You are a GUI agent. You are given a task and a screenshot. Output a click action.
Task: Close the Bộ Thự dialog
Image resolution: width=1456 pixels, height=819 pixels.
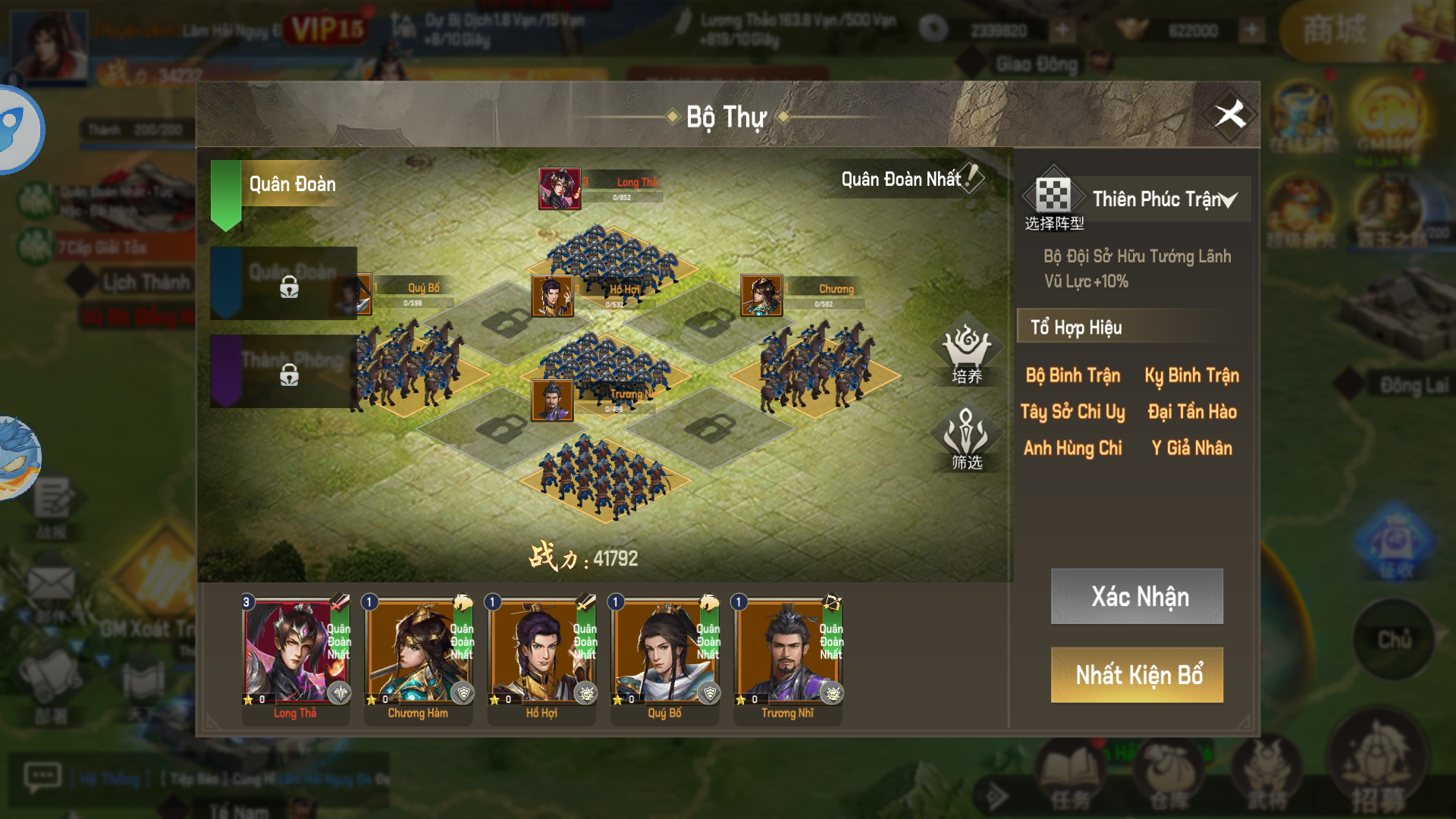[x=1230, y=115]
